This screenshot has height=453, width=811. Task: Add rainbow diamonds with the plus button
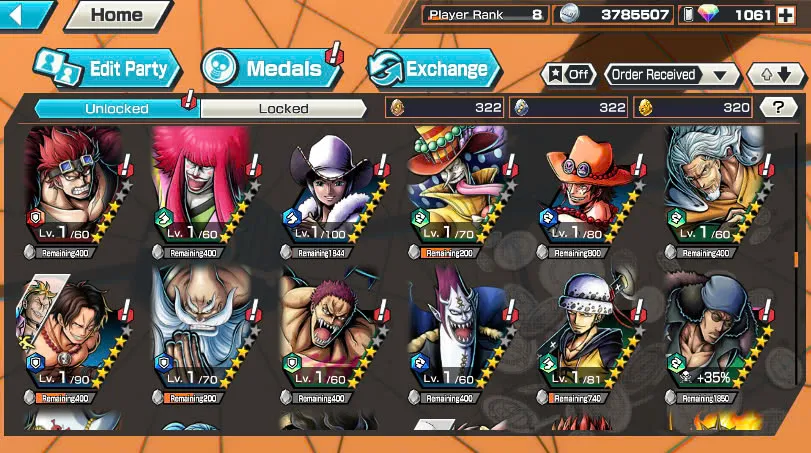pyautogui.click(x=790, y=15)
